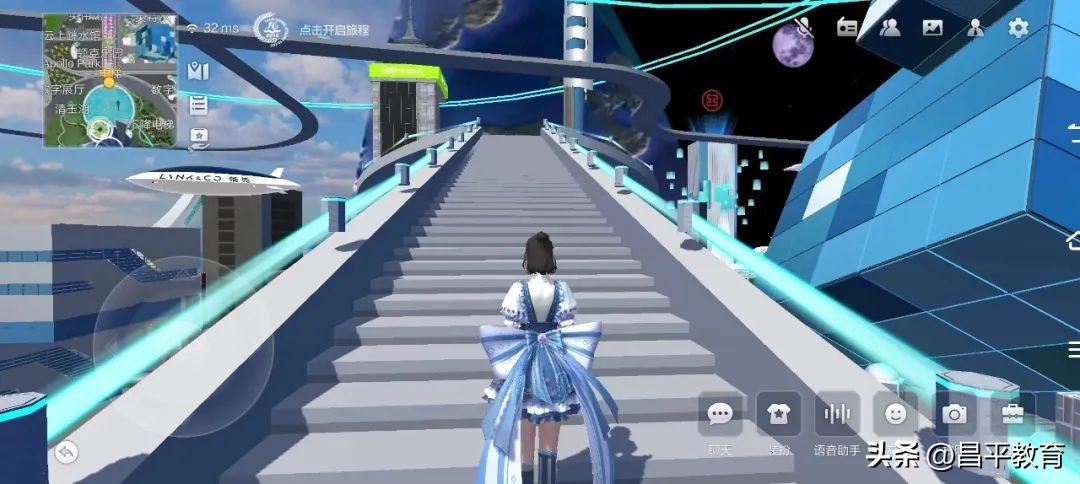This screenshot has width=1080, height=484.
Task: Open the full map icon beside minimap
Action: tap(198, 71)
